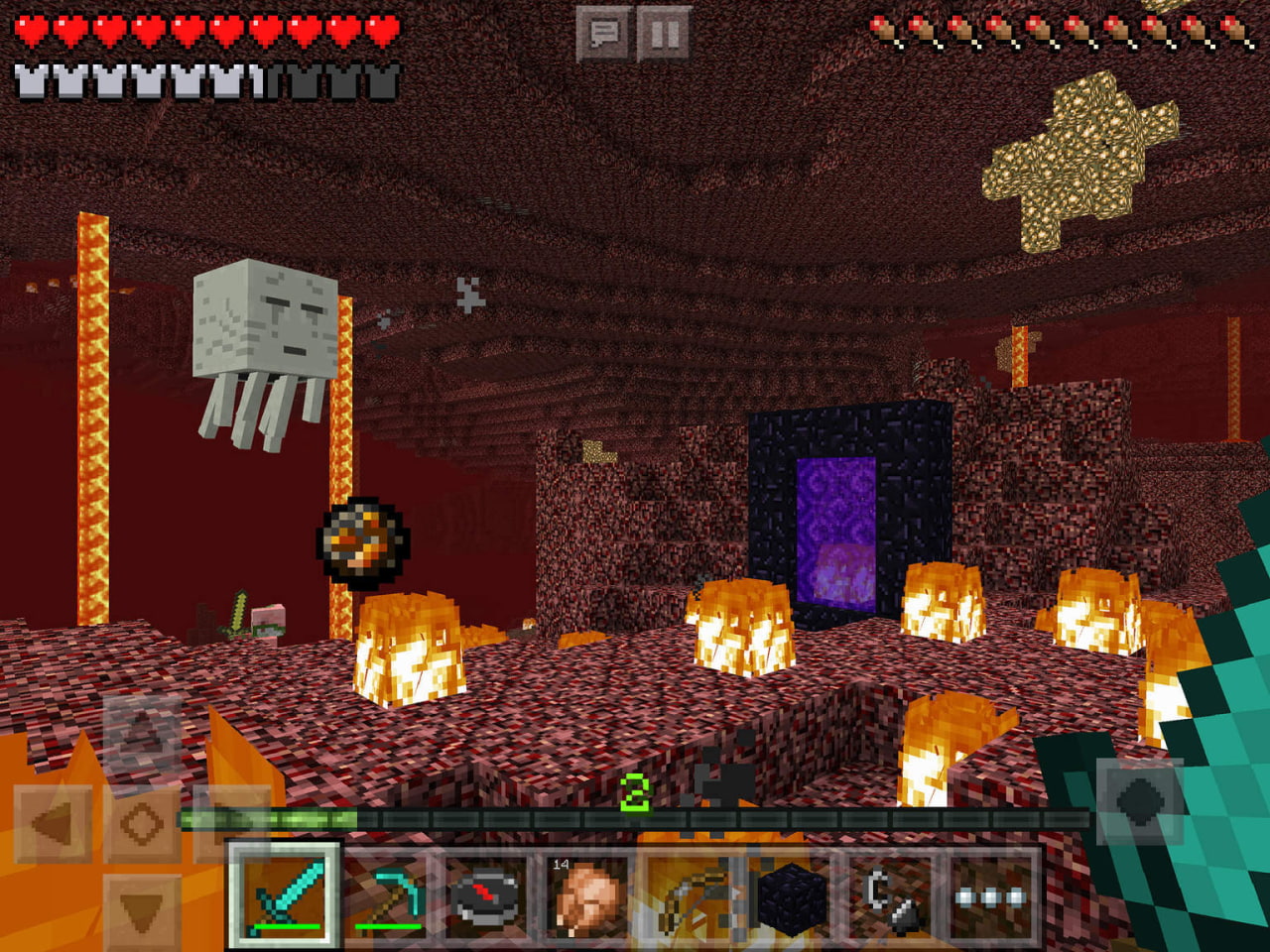This screenshot has width=1270, height=952.
Task: Pause the game
Action: click(x=664, y=35)
